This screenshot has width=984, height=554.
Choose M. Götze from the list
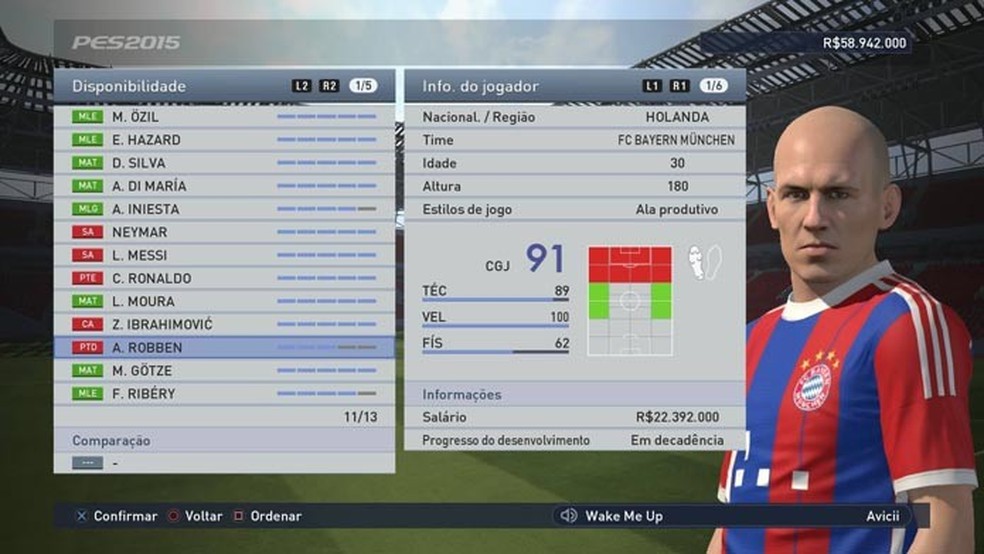pyautogui.click(x=224, y=370)
